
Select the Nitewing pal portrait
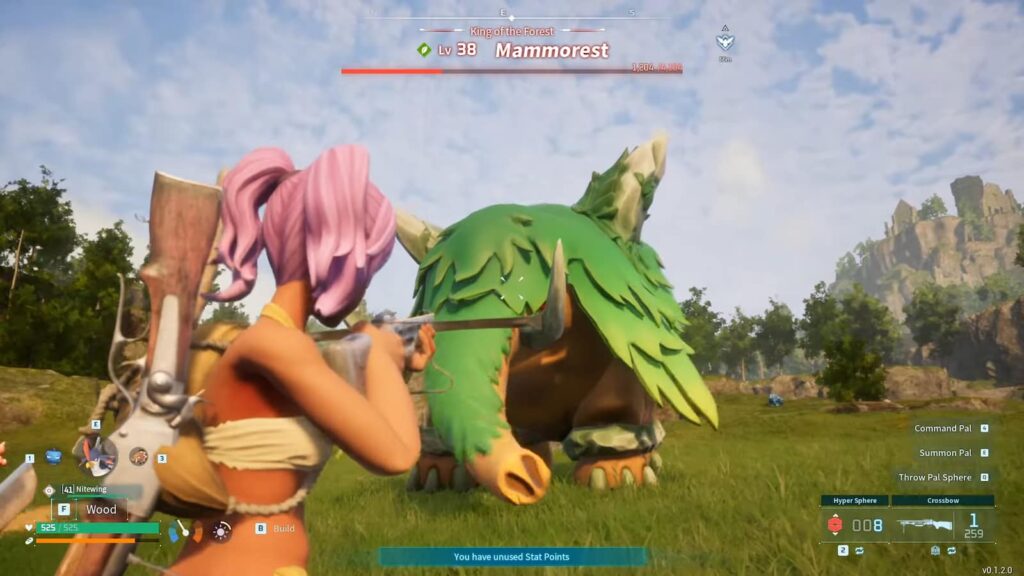pyautogui.click(x=97, y=458)
